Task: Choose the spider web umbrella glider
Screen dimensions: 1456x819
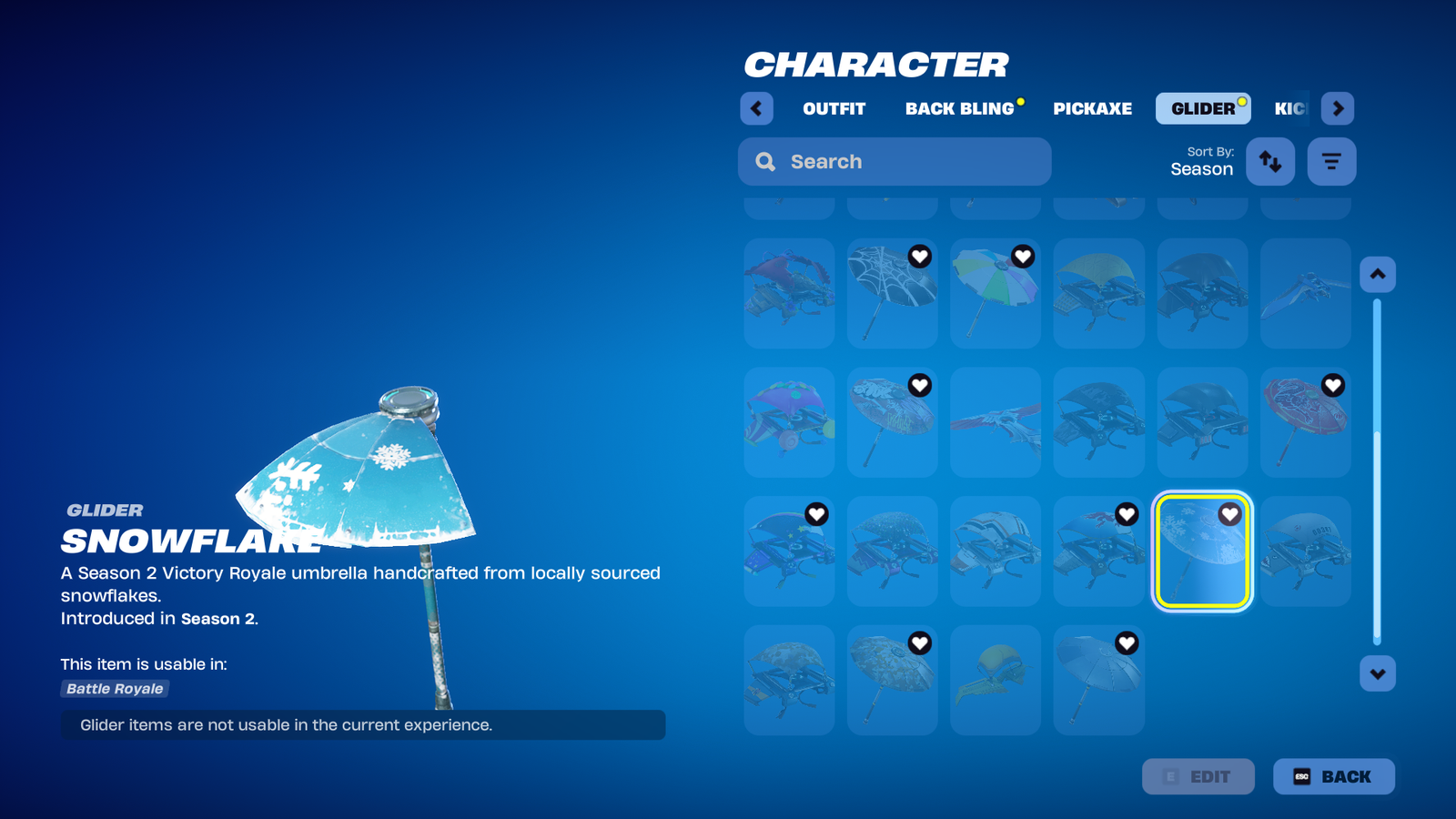Action: click(892, 293)
